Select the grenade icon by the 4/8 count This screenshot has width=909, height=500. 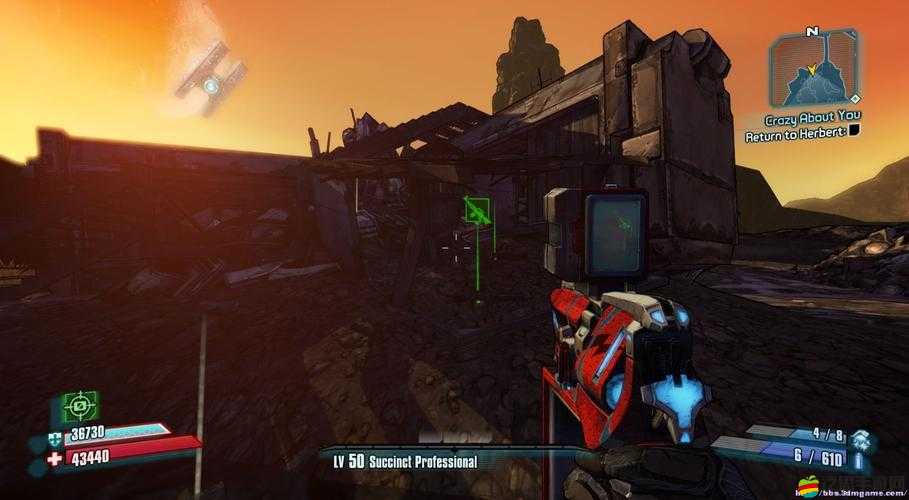pos(862,437)
